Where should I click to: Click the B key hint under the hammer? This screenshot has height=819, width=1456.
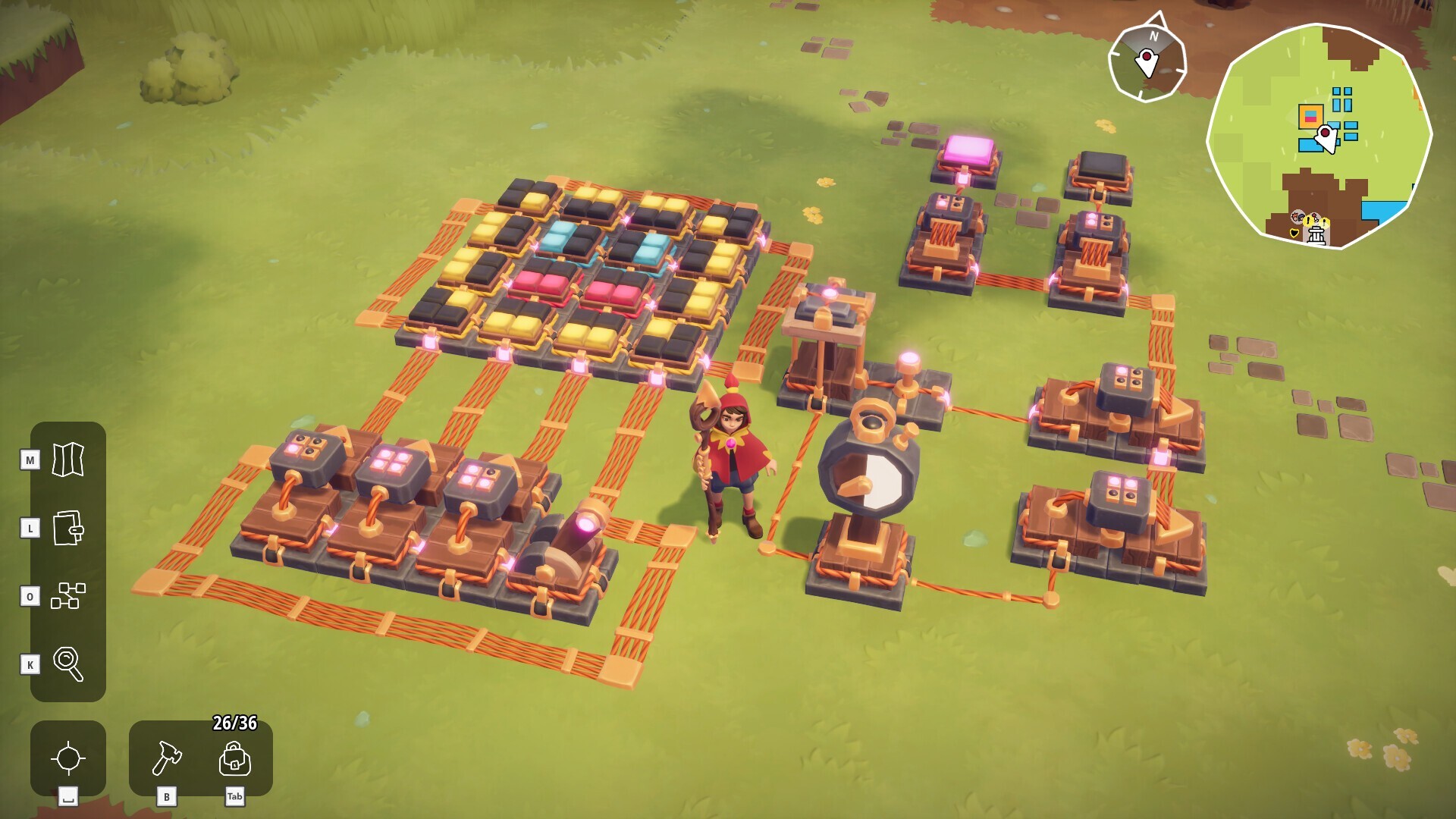(167, 797)
